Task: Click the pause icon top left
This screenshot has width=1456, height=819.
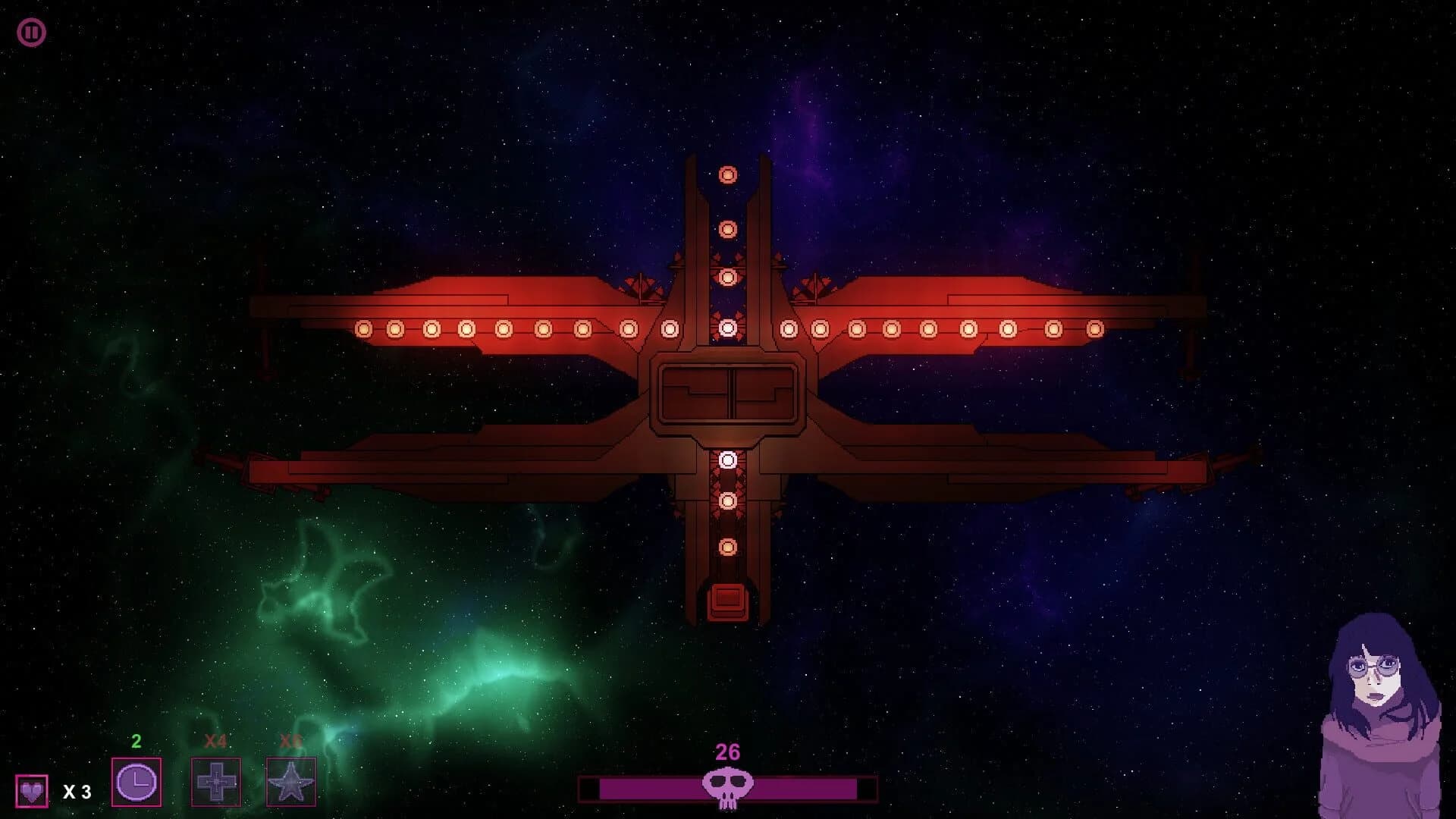Action: [32, 32]
